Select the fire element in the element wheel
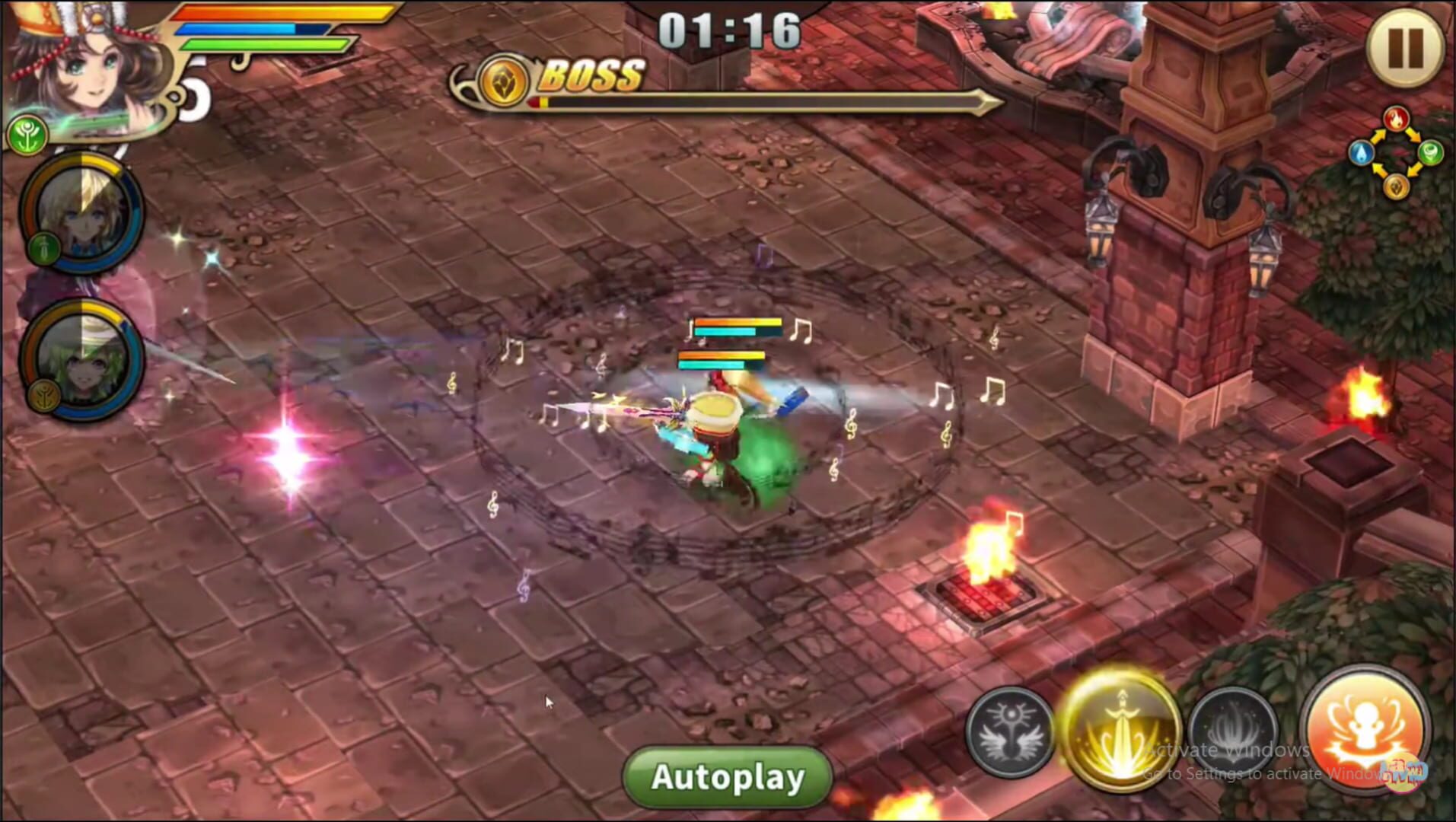The height and width of the screenshot is (822, 1456). (x=1397, y=118)
